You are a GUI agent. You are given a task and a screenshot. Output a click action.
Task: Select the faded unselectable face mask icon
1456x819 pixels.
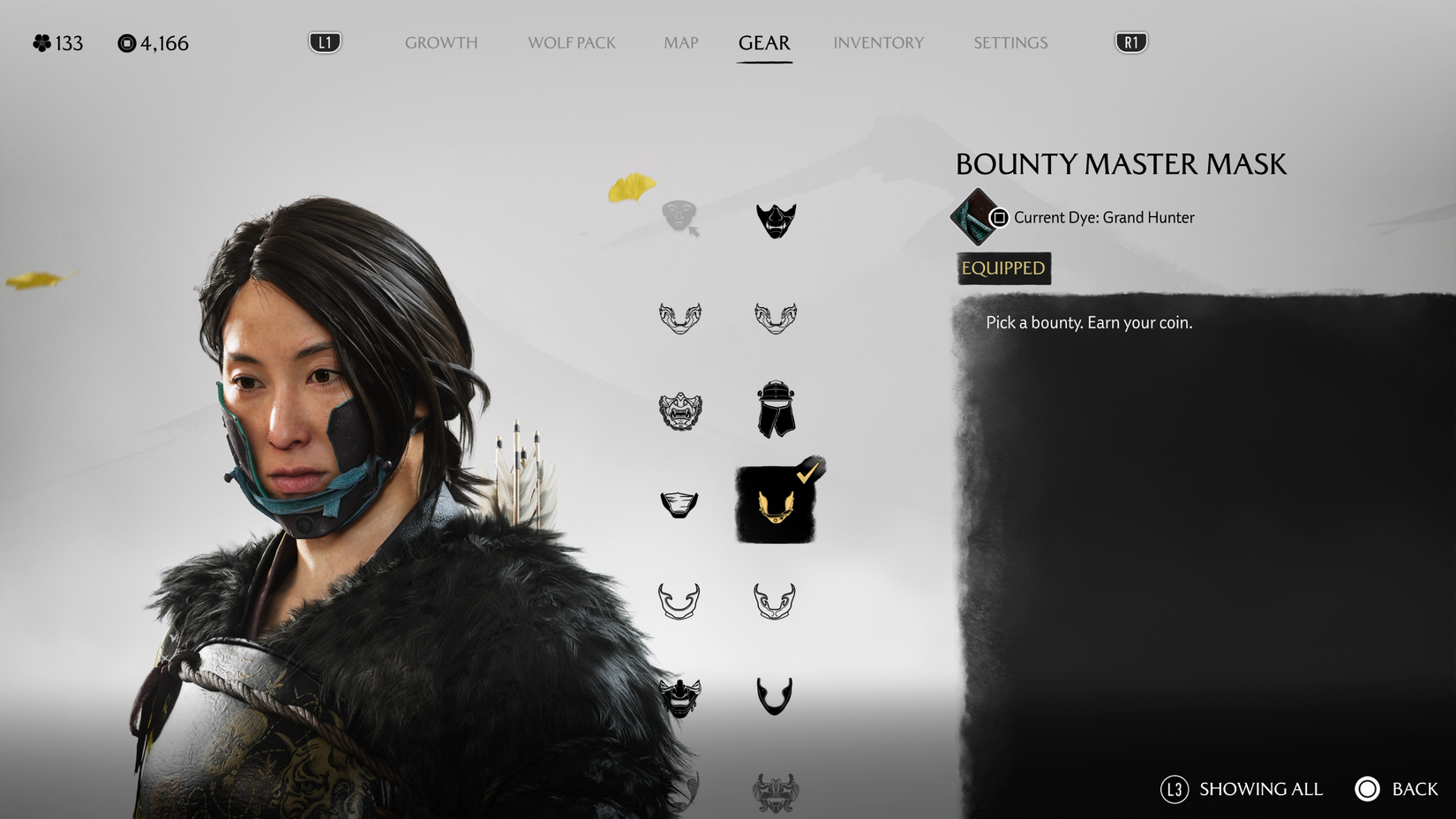(x=679, y=214)
